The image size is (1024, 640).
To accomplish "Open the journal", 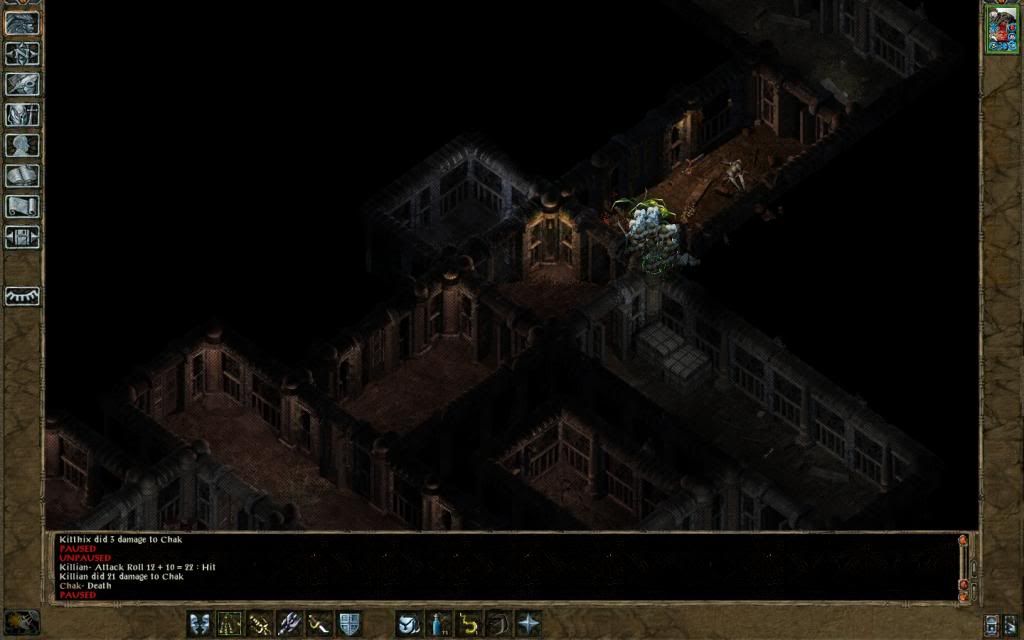I will pos(22,84).
